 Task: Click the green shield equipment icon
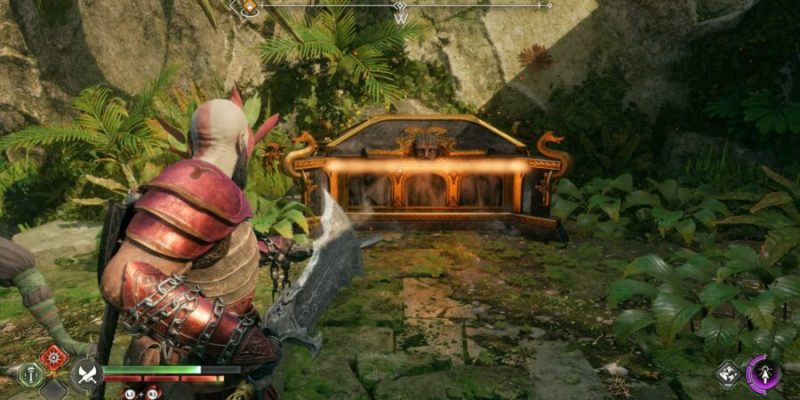coord(31,375)
